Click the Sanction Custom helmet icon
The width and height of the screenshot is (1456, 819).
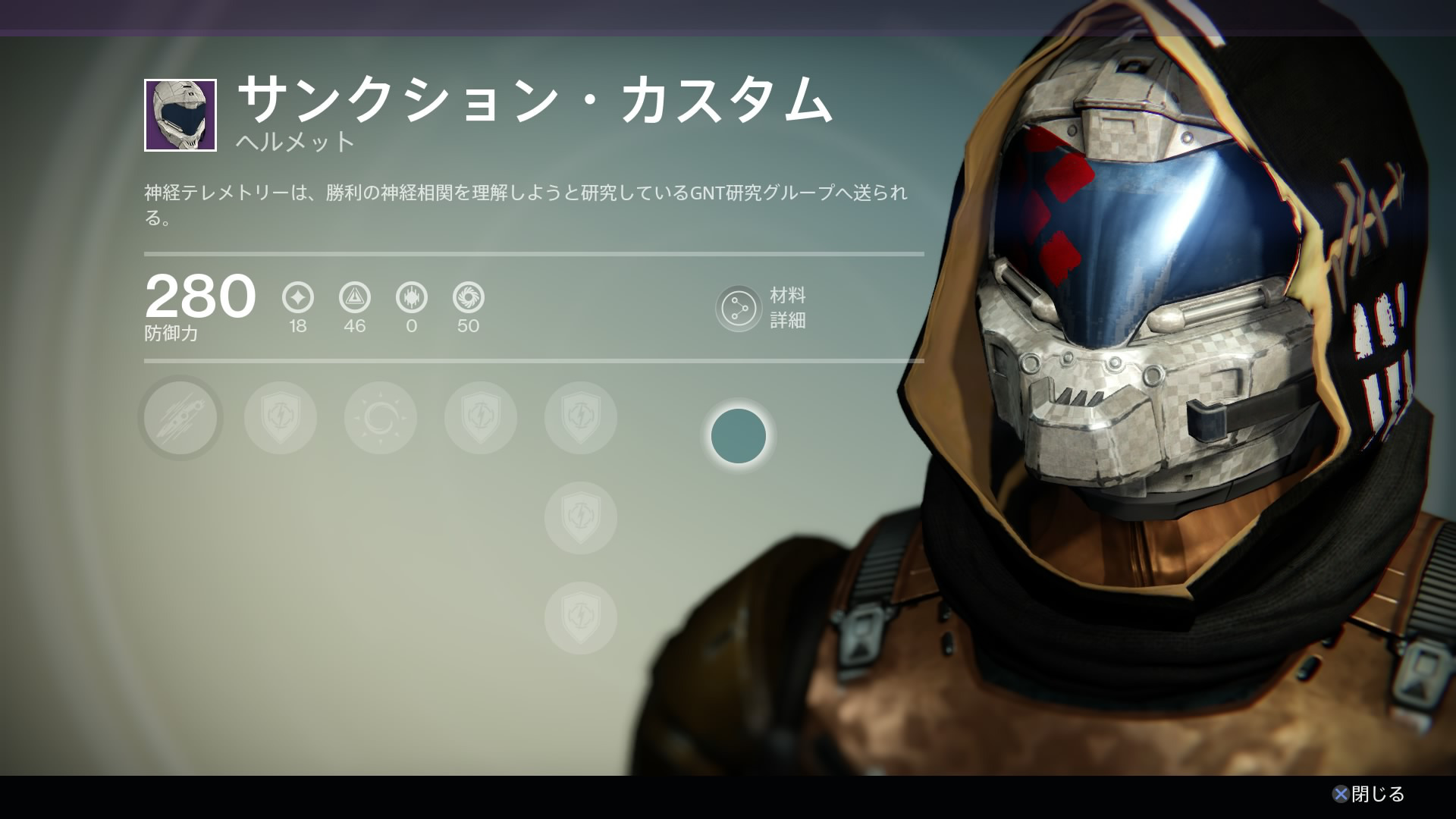click(180, 115)
